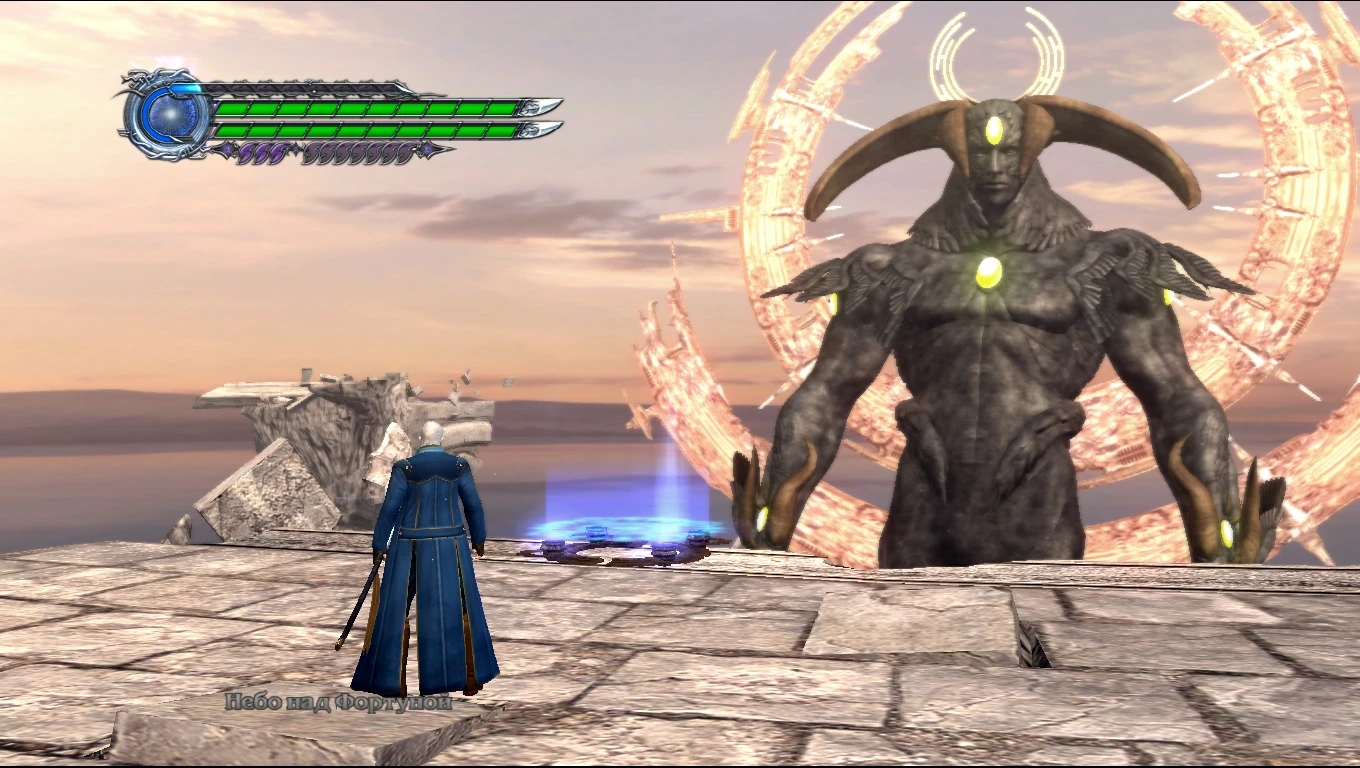Select a purple Devil Trigger rune icon
The width and height of the screenshot is (1360, 768).
pos(262,151)
